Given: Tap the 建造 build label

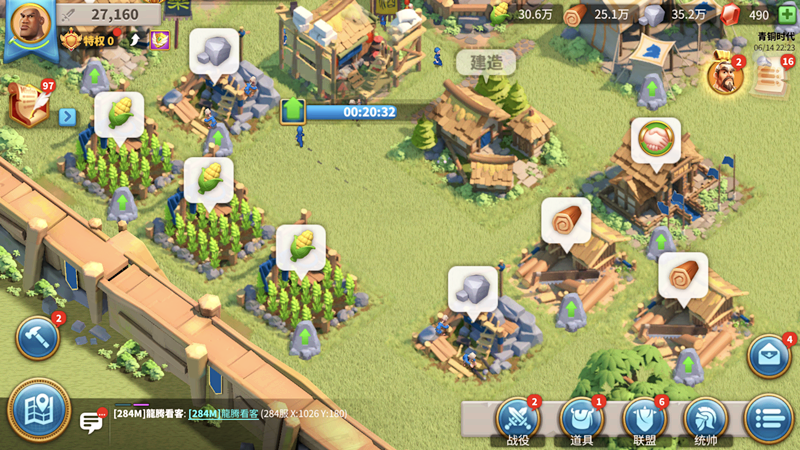Looking at the screenshot, I should [x=486, y=63].
